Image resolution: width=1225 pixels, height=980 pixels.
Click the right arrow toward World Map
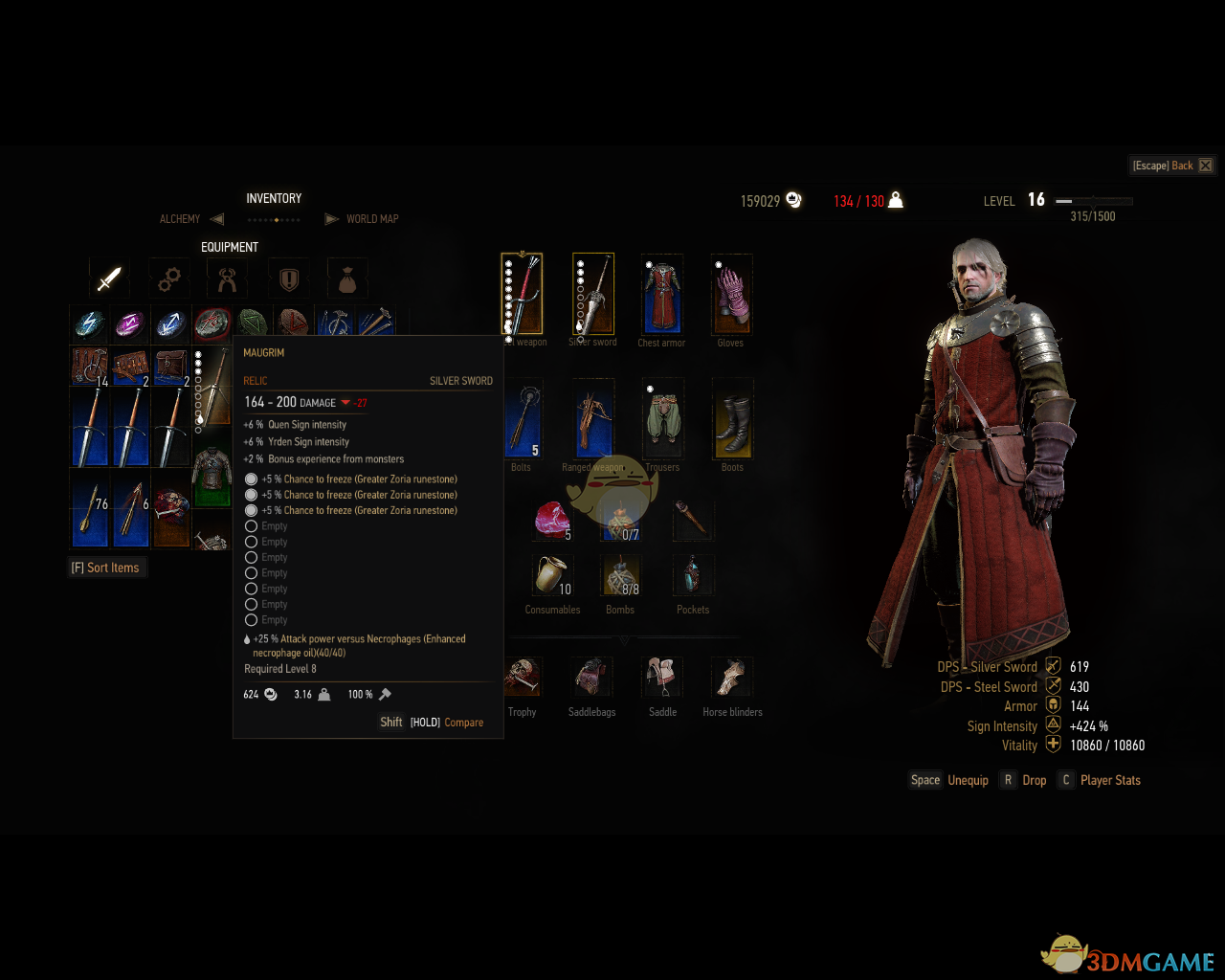click(x=332, y=218)
